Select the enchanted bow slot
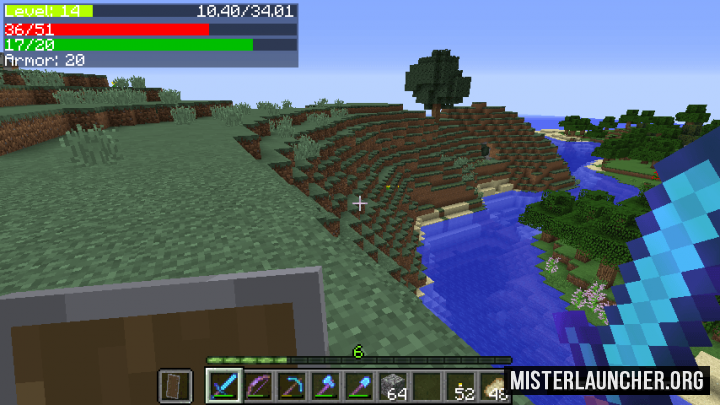Screen dimensions: 720x405 tap(257, 386)
